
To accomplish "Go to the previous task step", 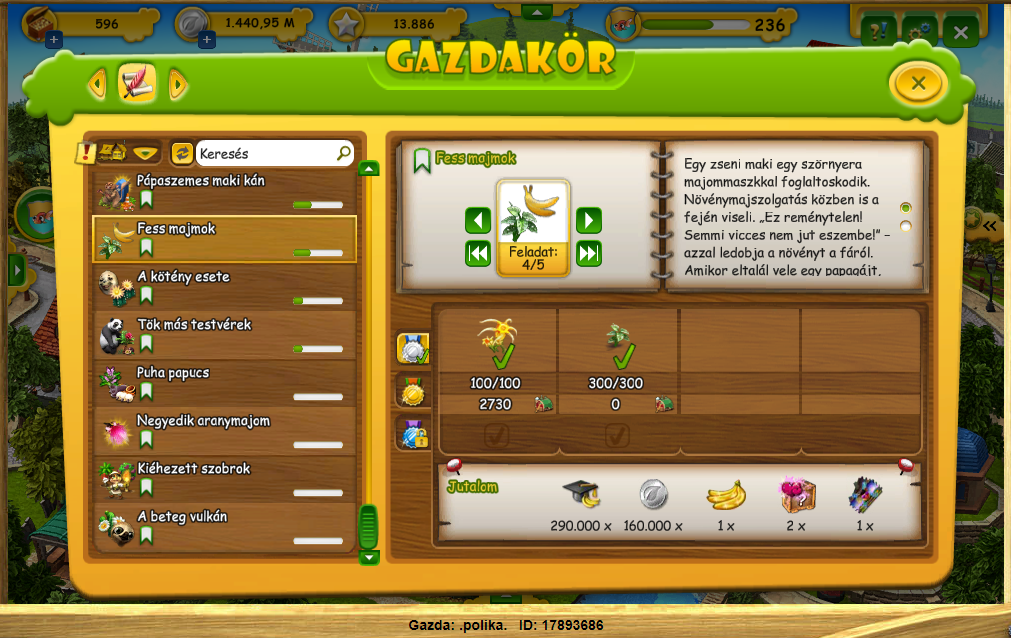I will coord(478,220).
